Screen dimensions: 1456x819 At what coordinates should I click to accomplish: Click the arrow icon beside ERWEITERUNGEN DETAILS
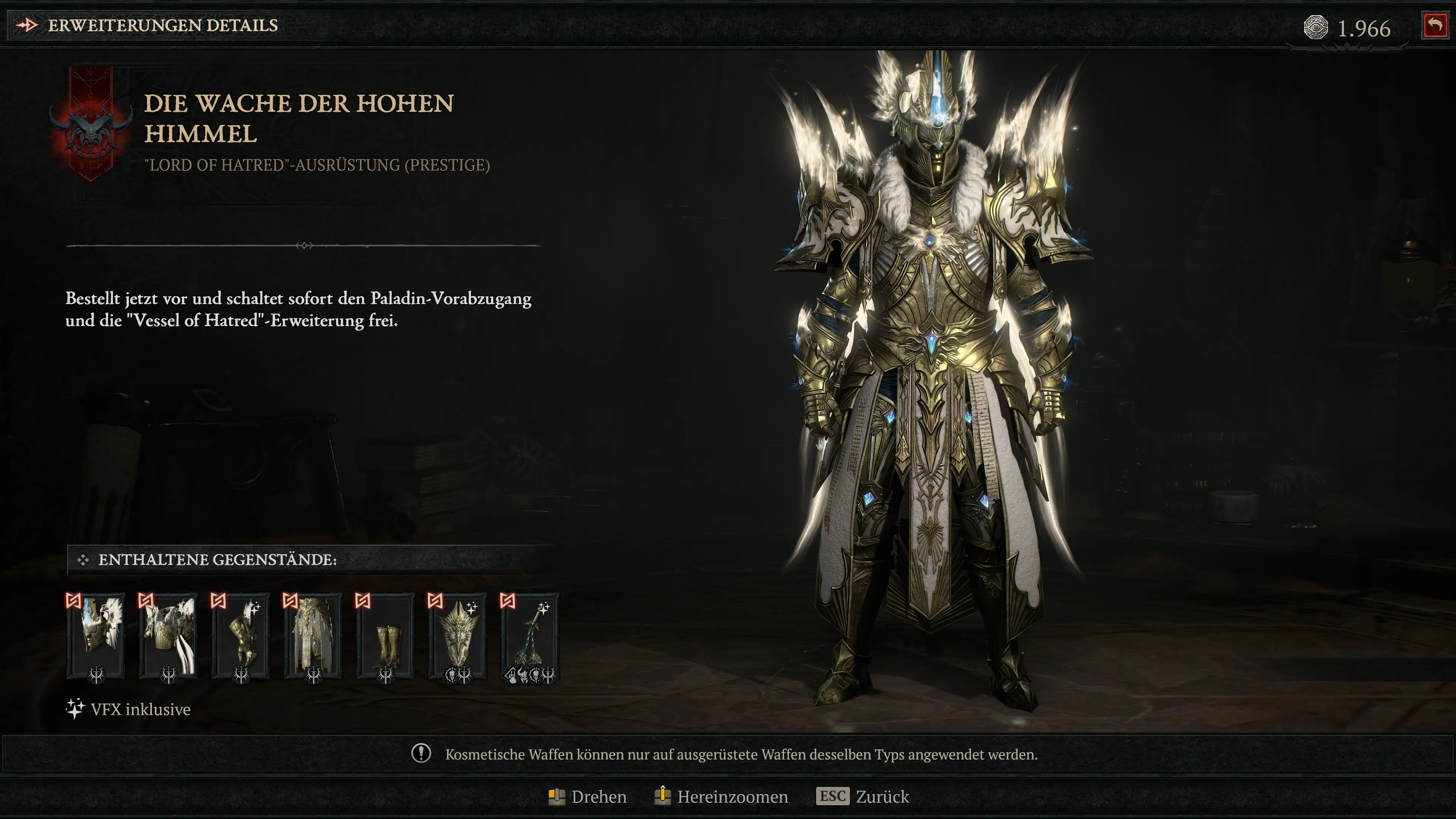[27, 25]
